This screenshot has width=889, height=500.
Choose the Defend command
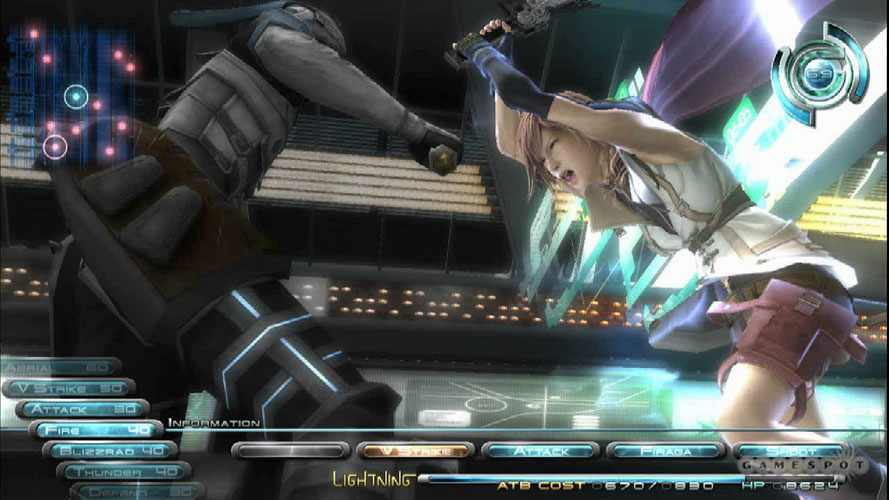click(130, 491)
